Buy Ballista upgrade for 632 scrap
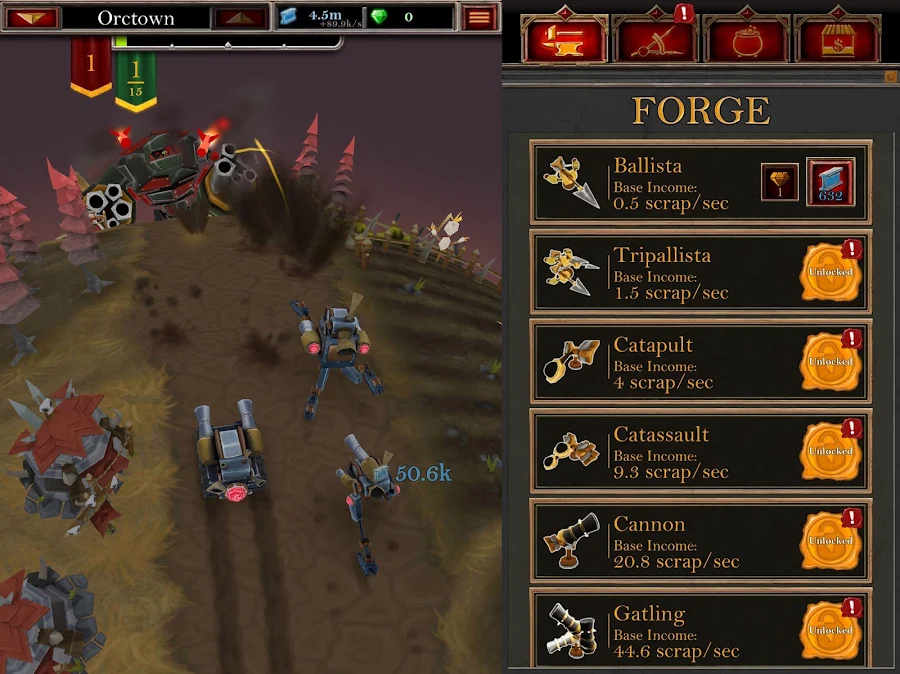Screen dimensions: 900x674 pyautogui.click(x=831, y=184)
